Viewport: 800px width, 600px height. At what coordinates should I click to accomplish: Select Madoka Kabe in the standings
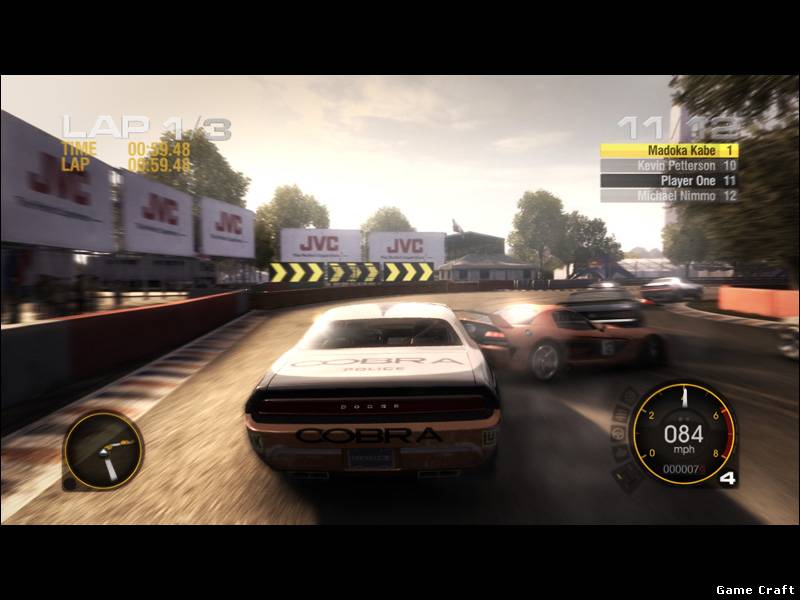669,150
